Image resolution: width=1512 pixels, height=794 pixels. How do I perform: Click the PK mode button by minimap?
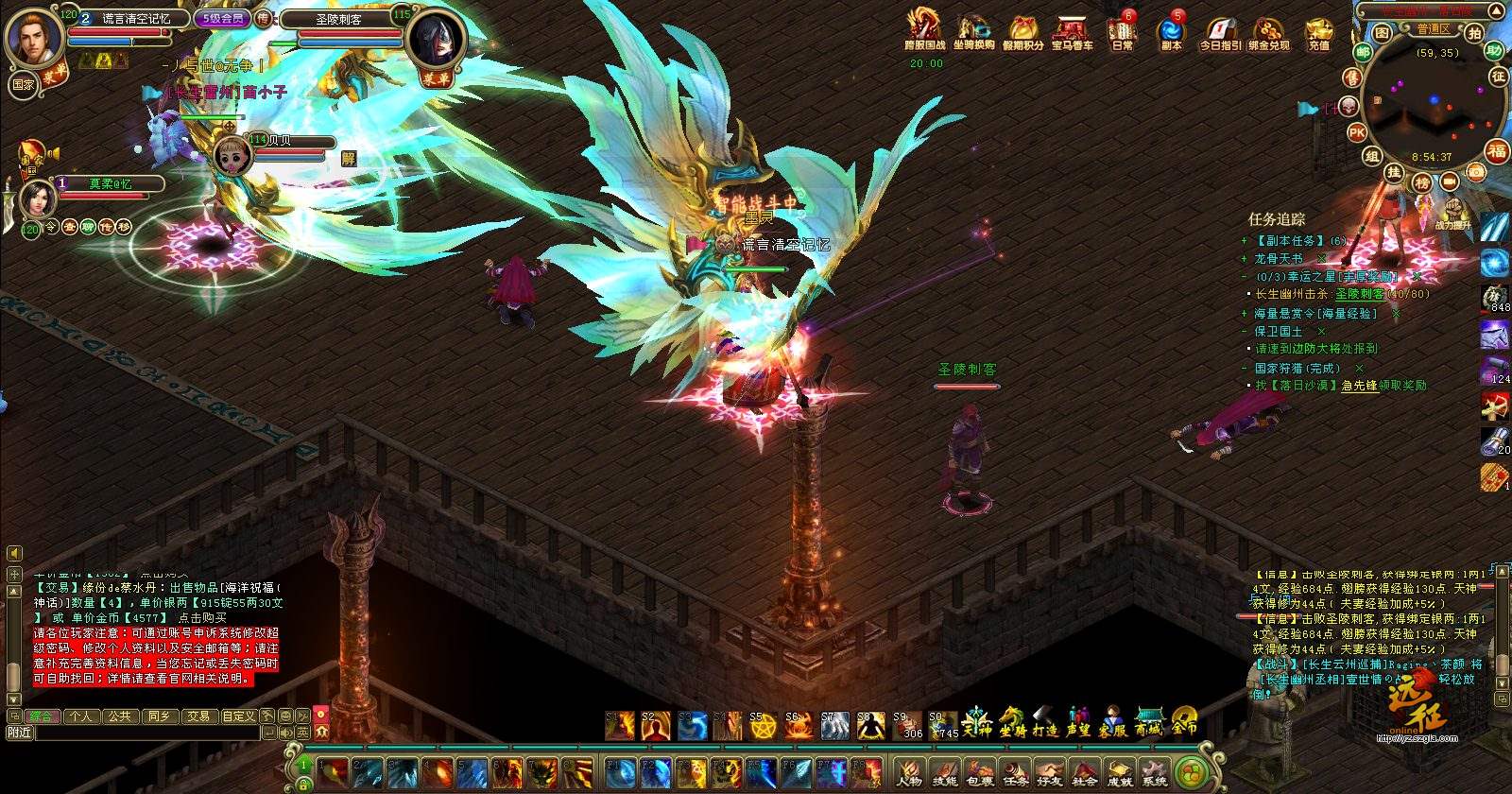(x=1357, y=133)
